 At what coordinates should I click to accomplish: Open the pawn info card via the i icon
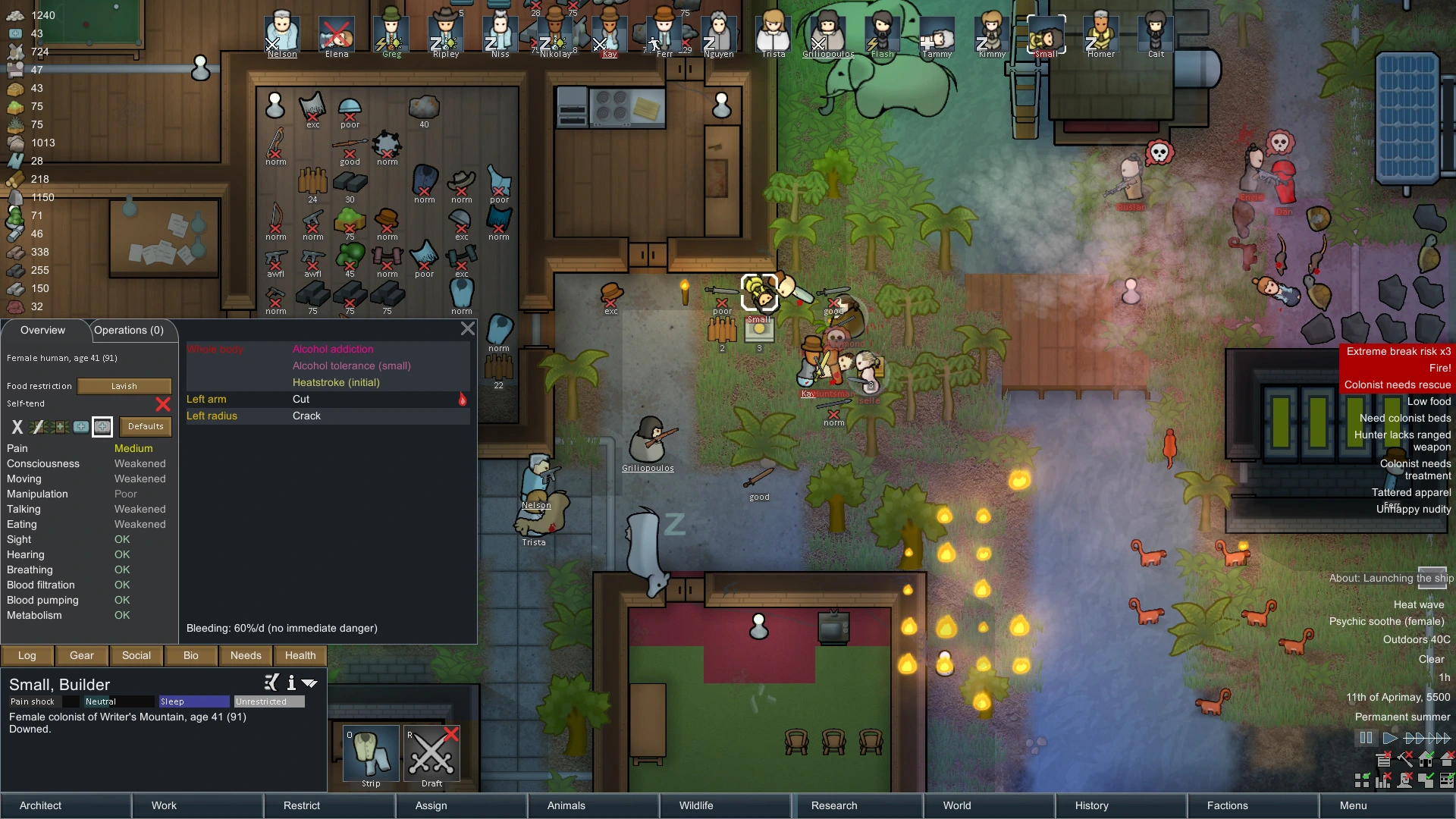(290, 683)
